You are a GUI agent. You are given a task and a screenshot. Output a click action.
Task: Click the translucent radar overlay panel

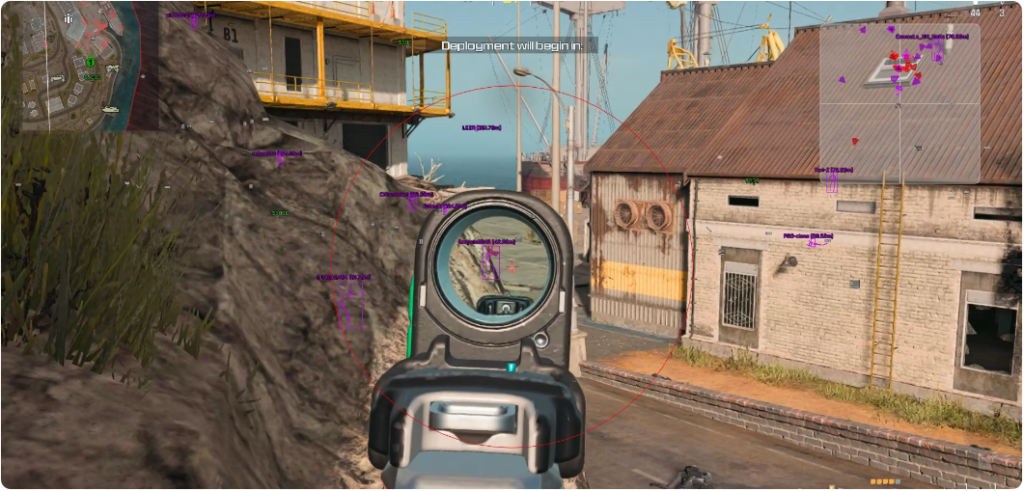899,103
